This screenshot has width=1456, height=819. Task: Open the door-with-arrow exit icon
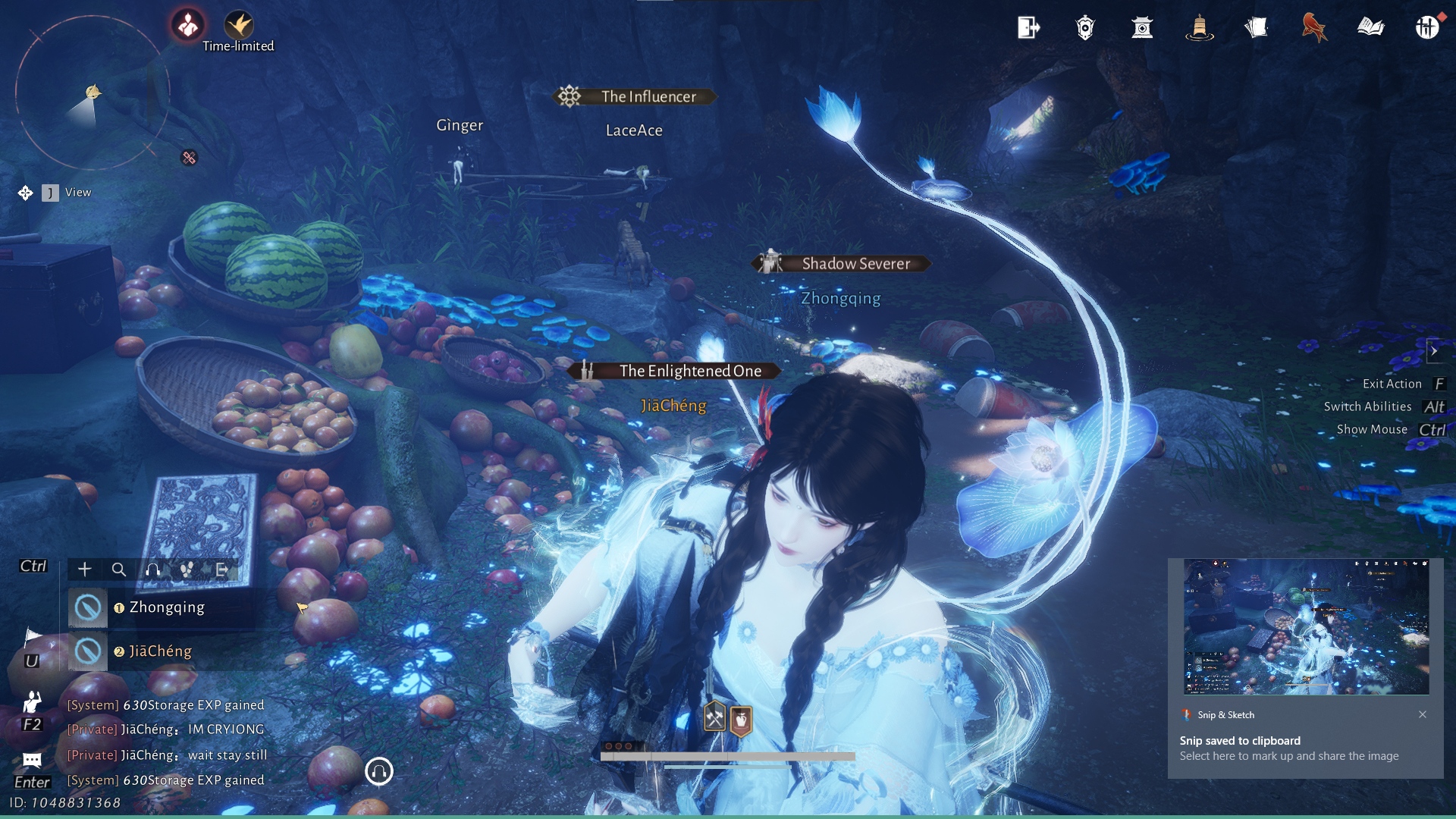[1028, 28]
